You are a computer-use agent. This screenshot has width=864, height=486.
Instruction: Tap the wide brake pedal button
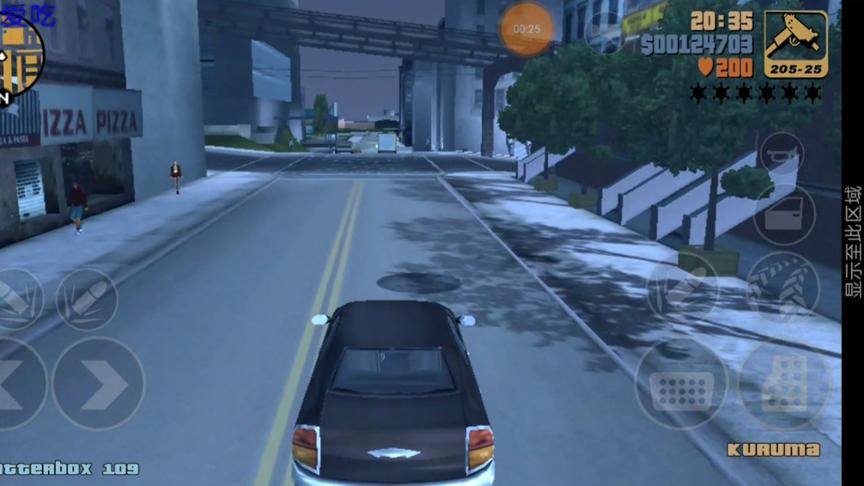tap(681, 385)
